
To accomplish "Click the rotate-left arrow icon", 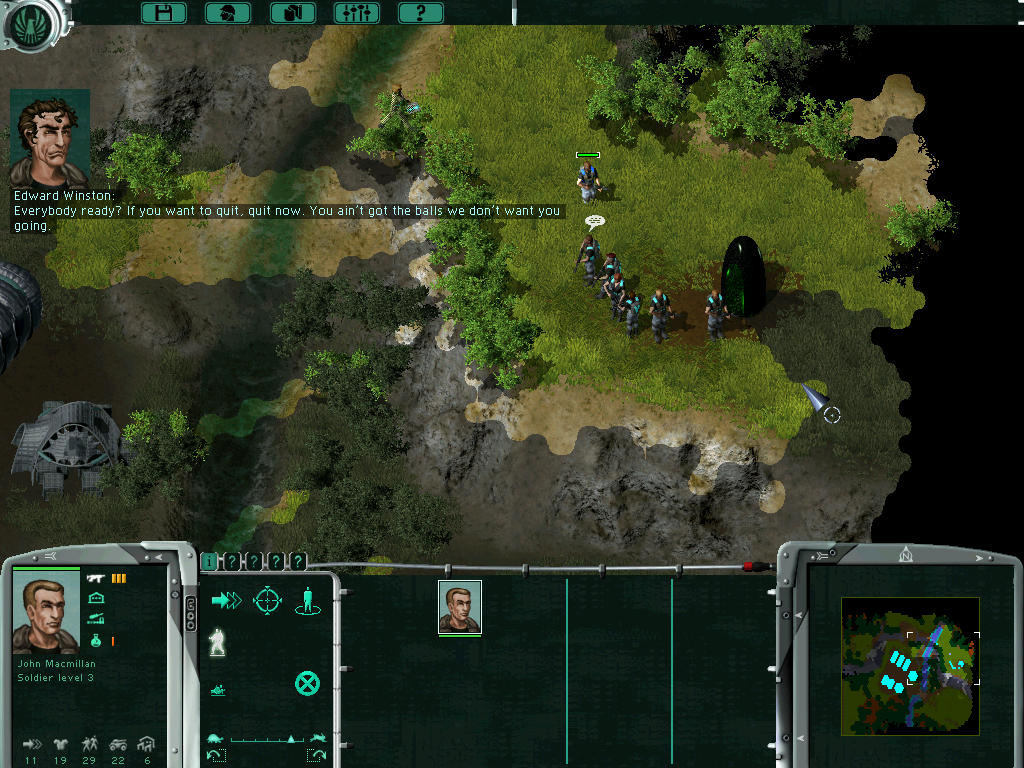I will pyautogui.click(x=217, y=755).
